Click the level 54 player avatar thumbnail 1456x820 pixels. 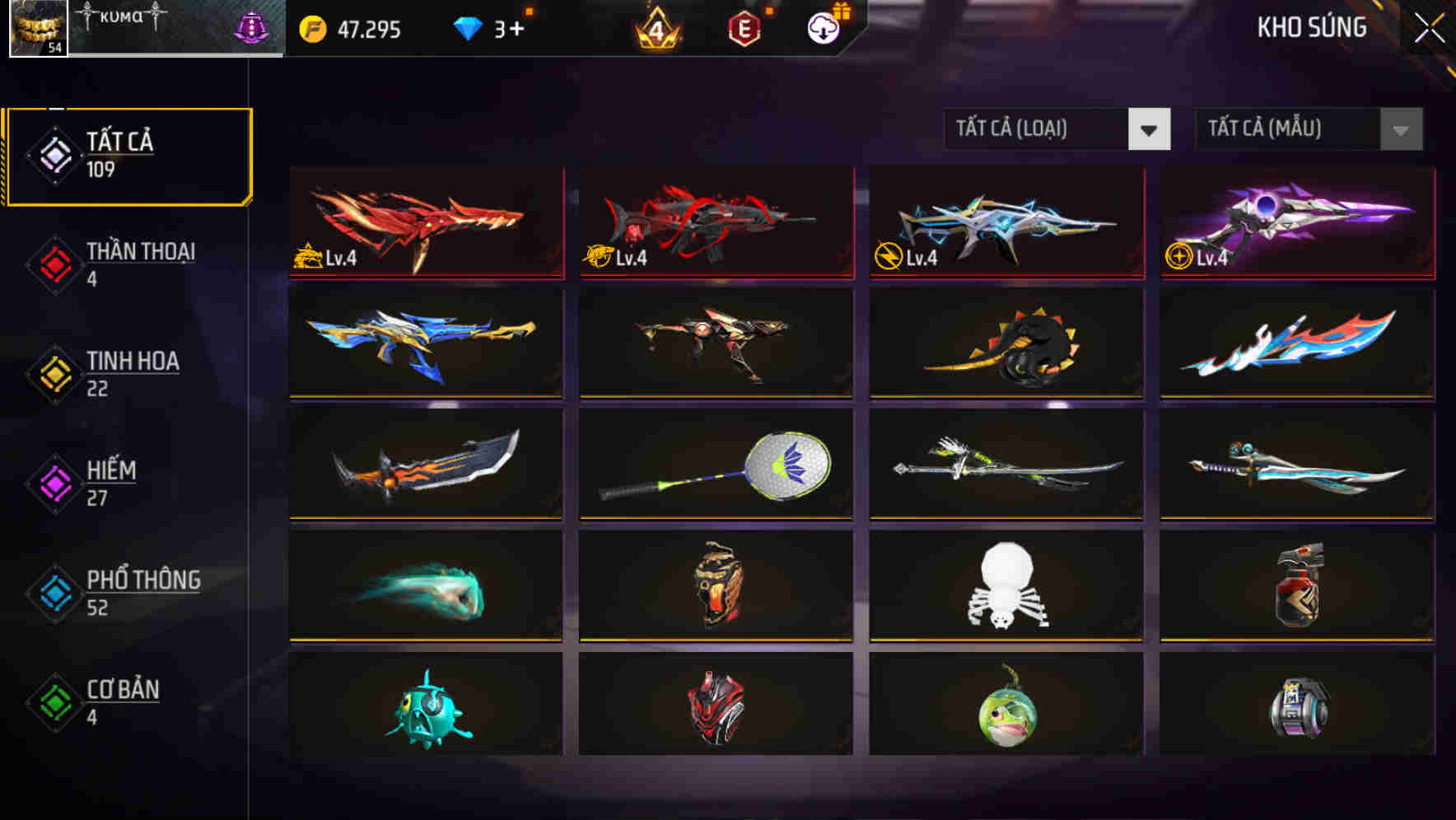pos(35,30)
